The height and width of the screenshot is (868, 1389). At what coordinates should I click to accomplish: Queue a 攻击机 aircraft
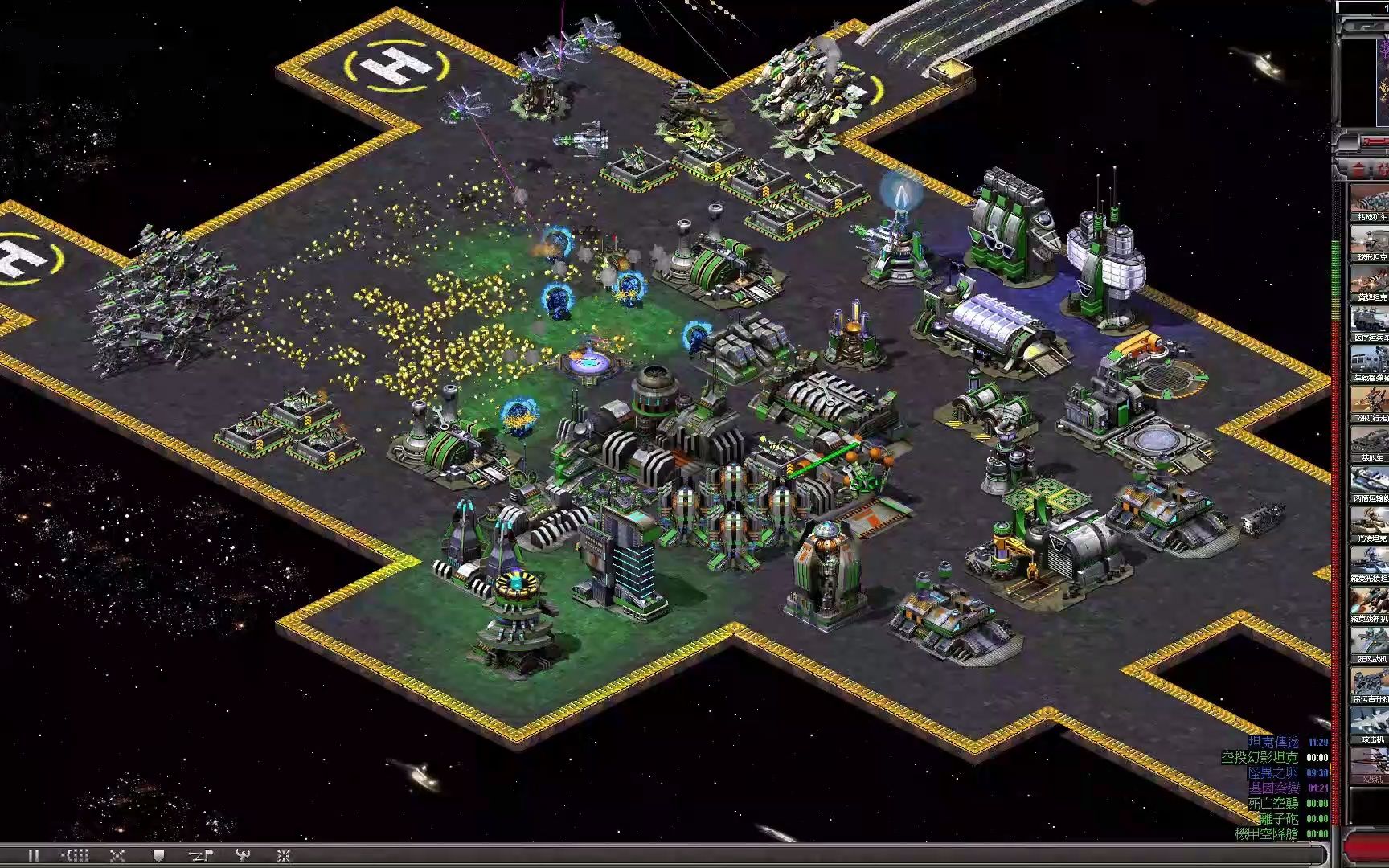point(1370,723)
